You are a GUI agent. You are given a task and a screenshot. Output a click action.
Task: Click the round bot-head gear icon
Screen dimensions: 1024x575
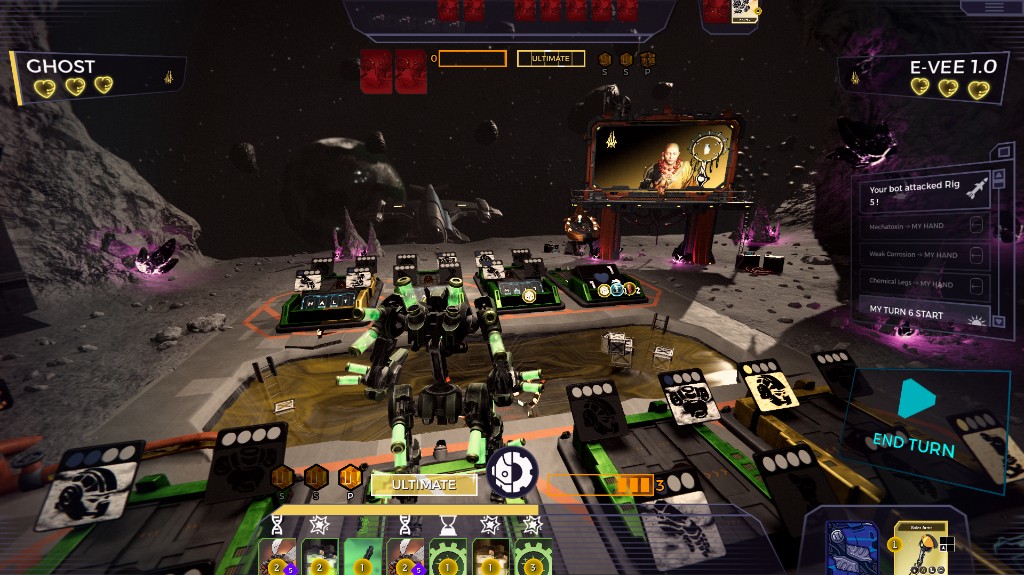click(512, 472)
